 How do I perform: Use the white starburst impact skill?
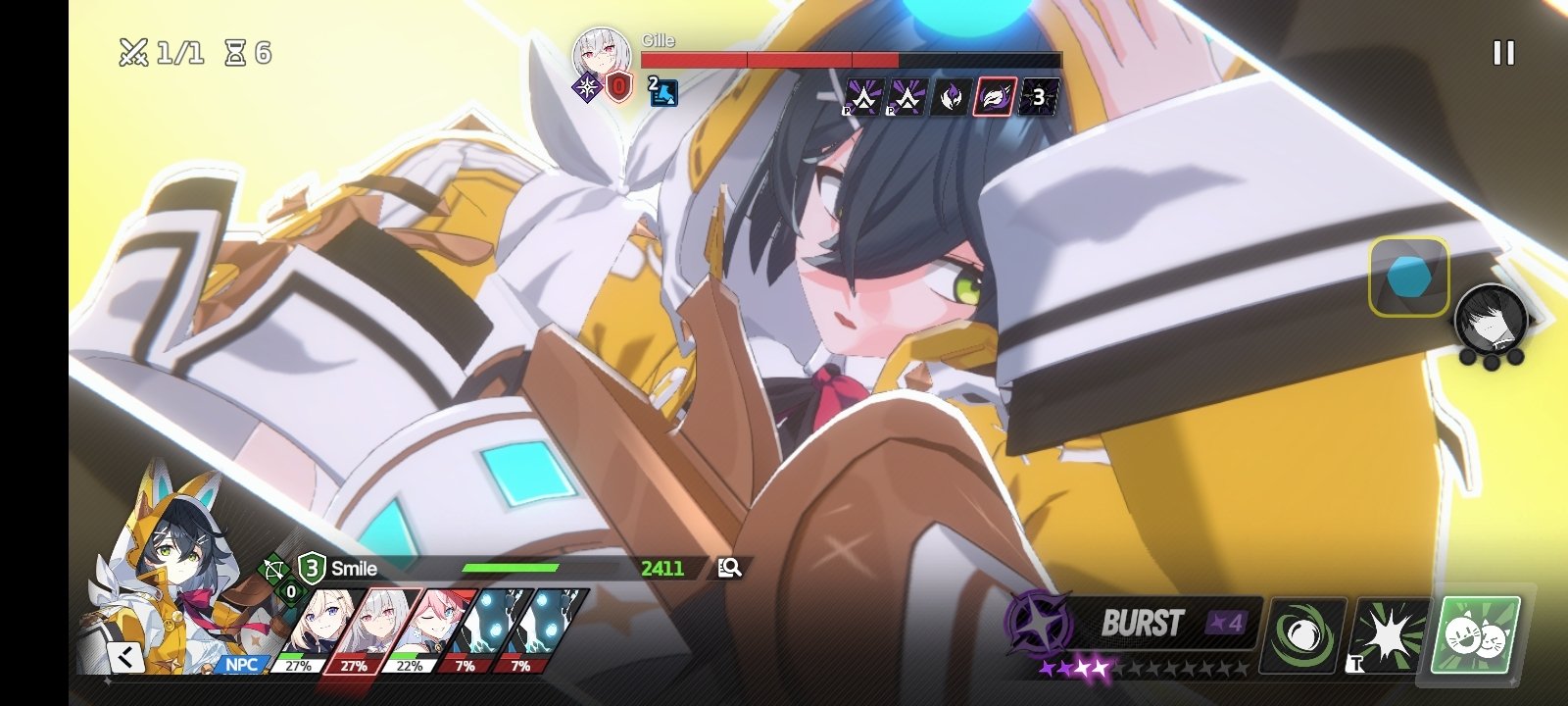click(1390, 635)
